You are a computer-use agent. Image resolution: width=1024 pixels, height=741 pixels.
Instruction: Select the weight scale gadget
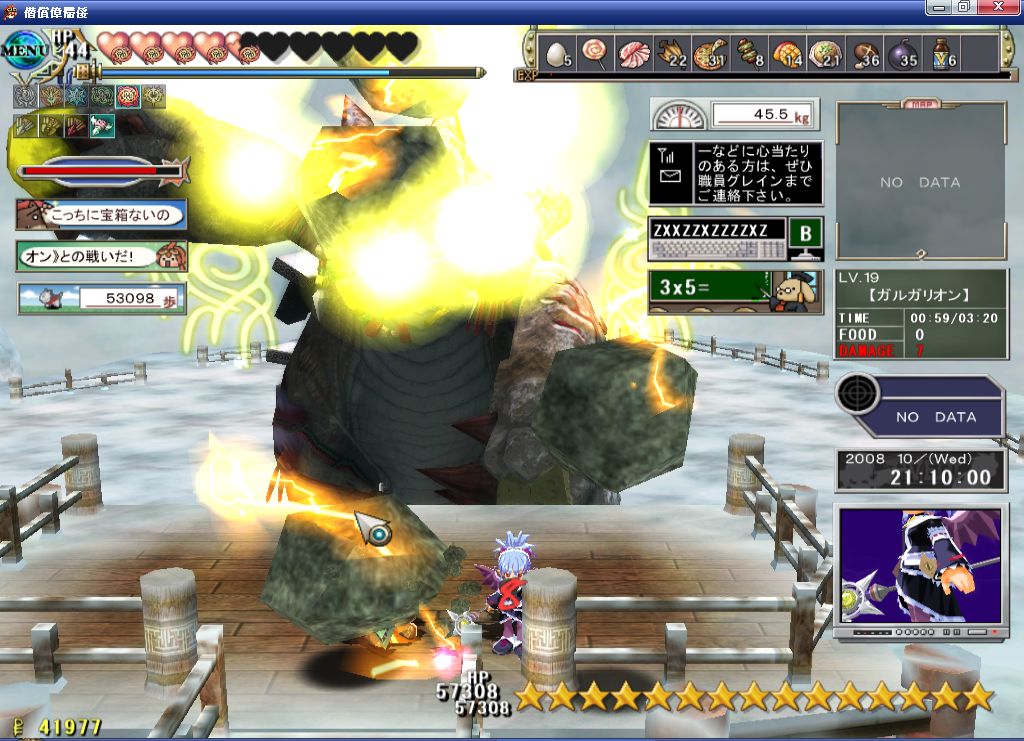click(734, 115)
